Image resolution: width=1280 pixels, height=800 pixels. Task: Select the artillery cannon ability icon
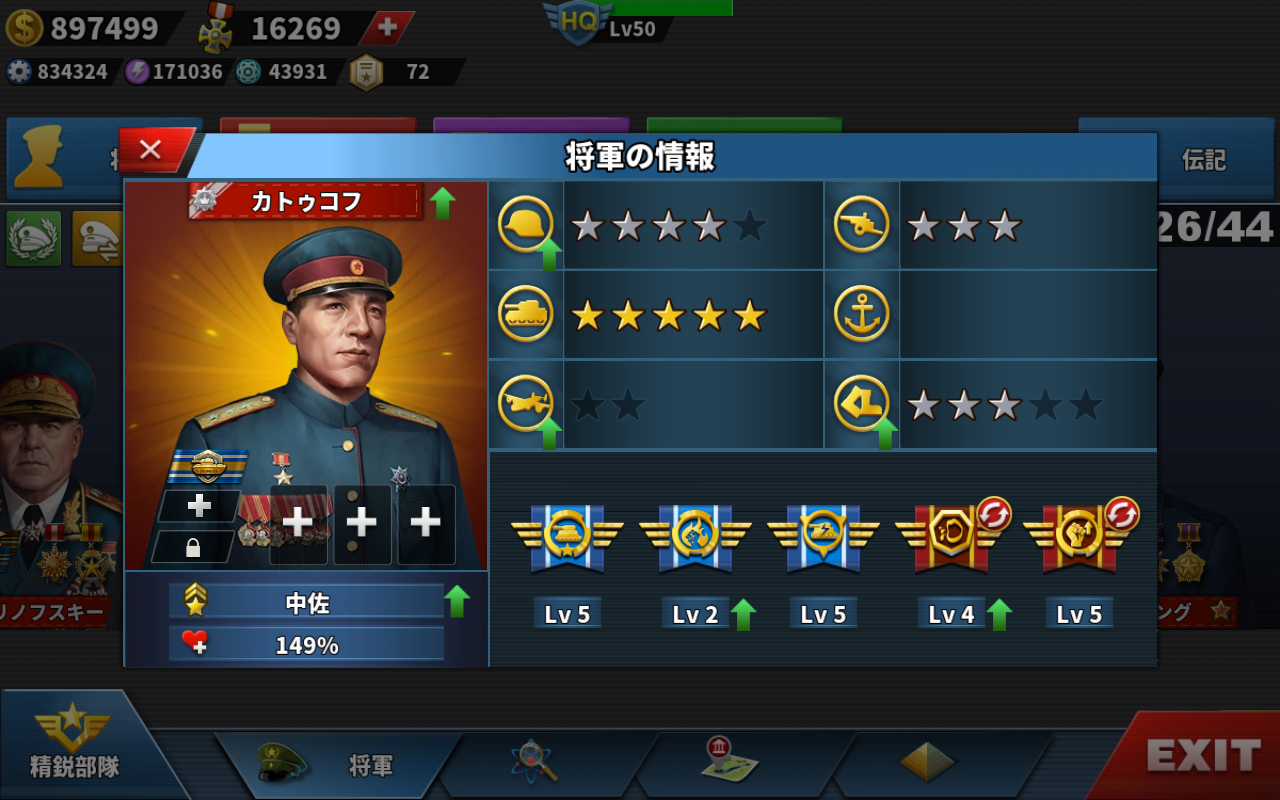coord(861,225)
